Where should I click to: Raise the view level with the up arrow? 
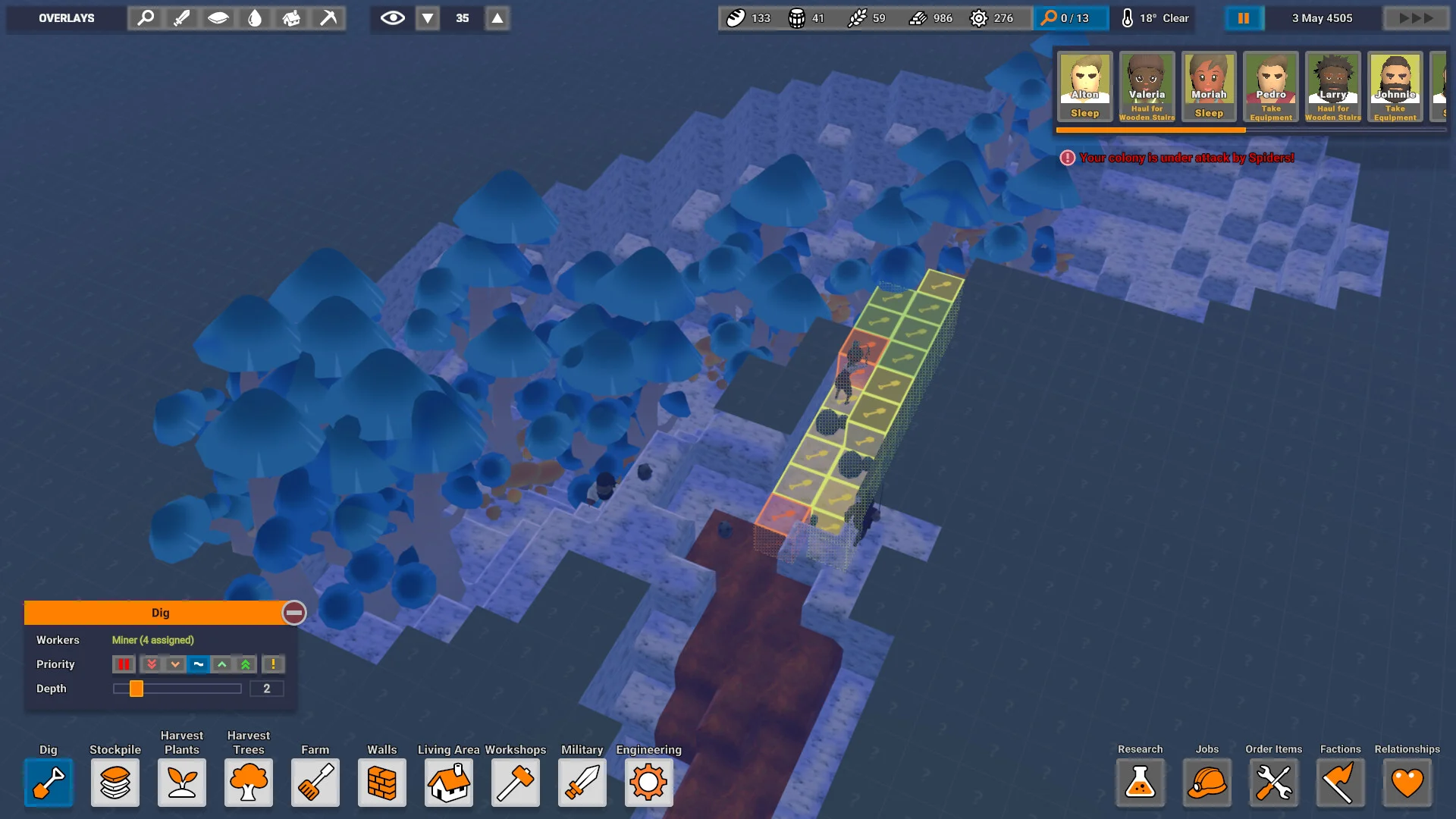coord(497,18)
